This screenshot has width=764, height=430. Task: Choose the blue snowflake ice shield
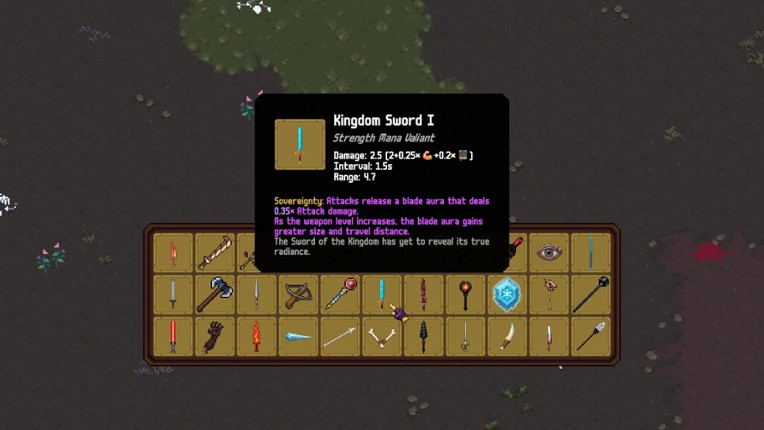pyautogui.click(x=506, y=295)
